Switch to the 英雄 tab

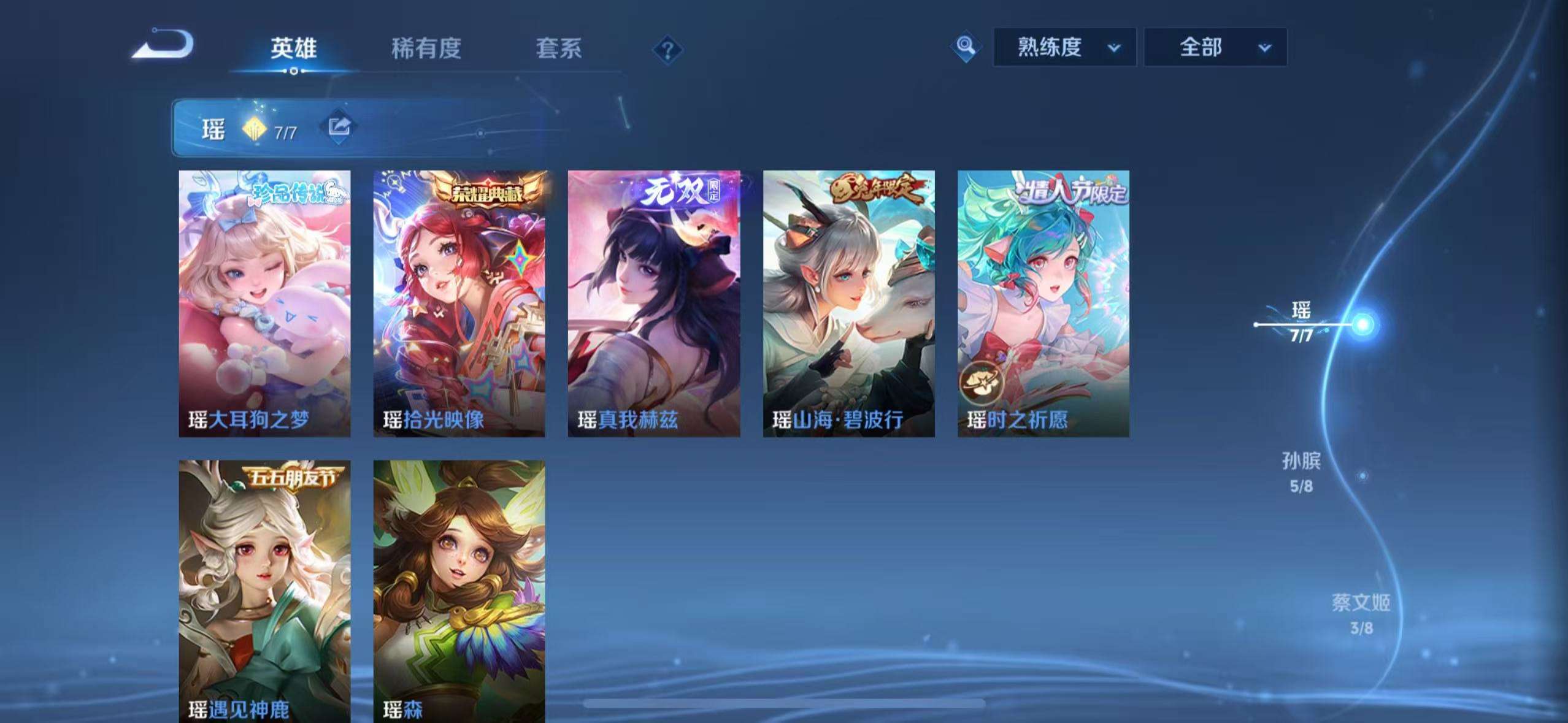point(294,48)
